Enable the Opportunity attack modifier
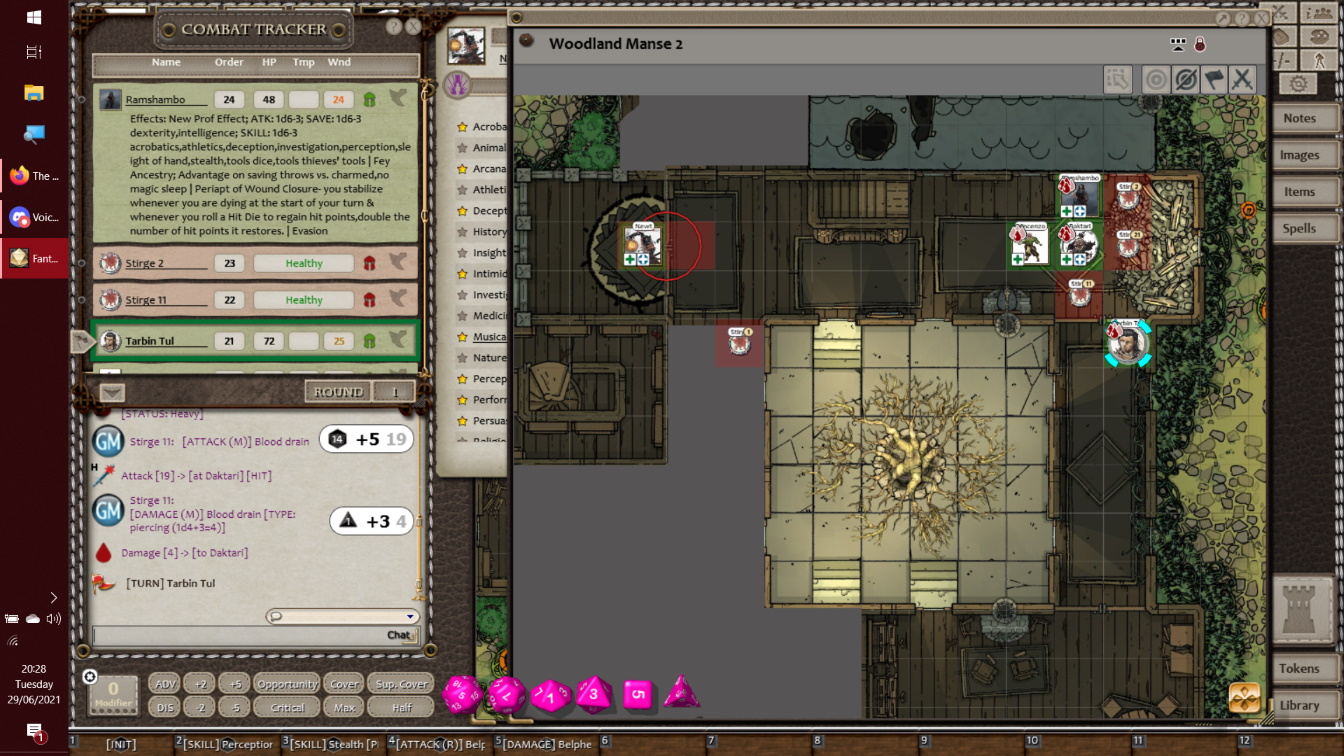1344x756 pixels. (x=287, y=684)
